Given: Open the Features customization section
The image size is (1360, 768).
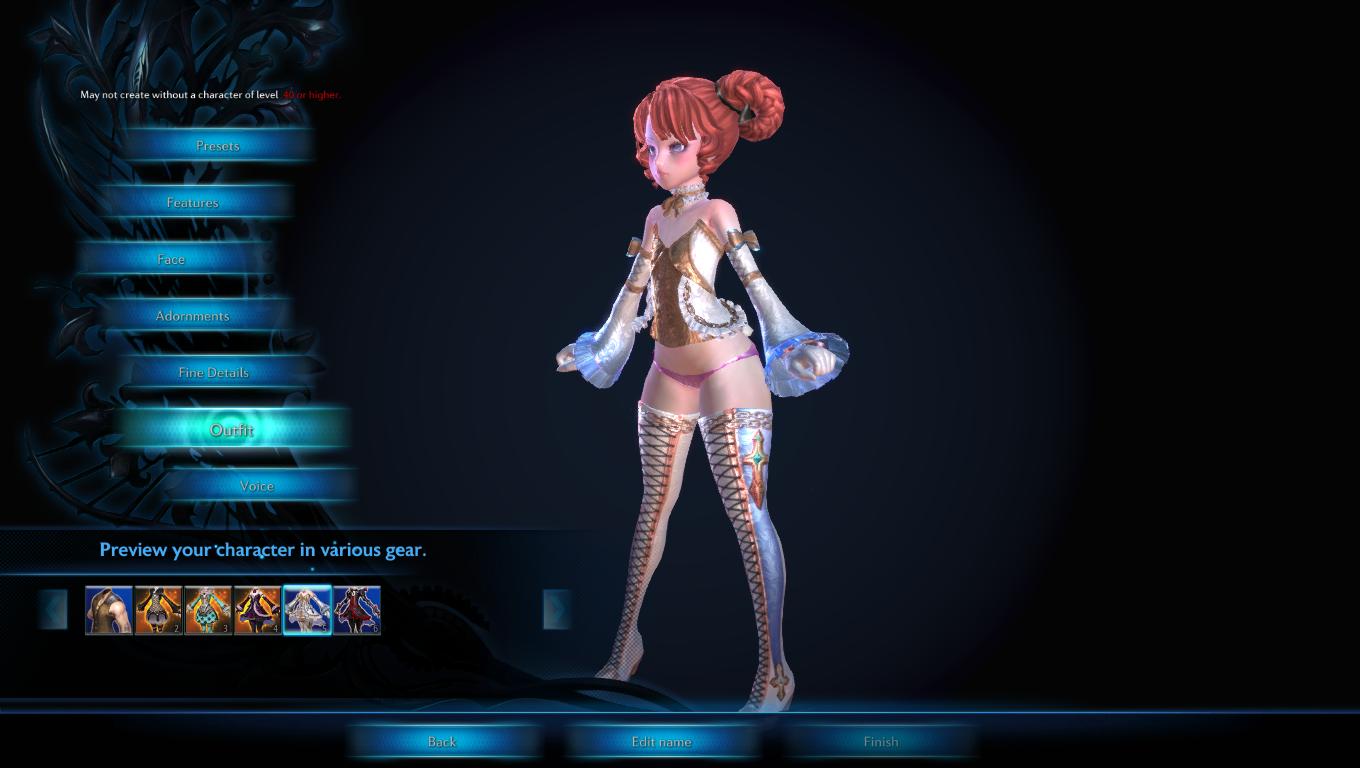Looking at the screenshot, I should [192, 202].
